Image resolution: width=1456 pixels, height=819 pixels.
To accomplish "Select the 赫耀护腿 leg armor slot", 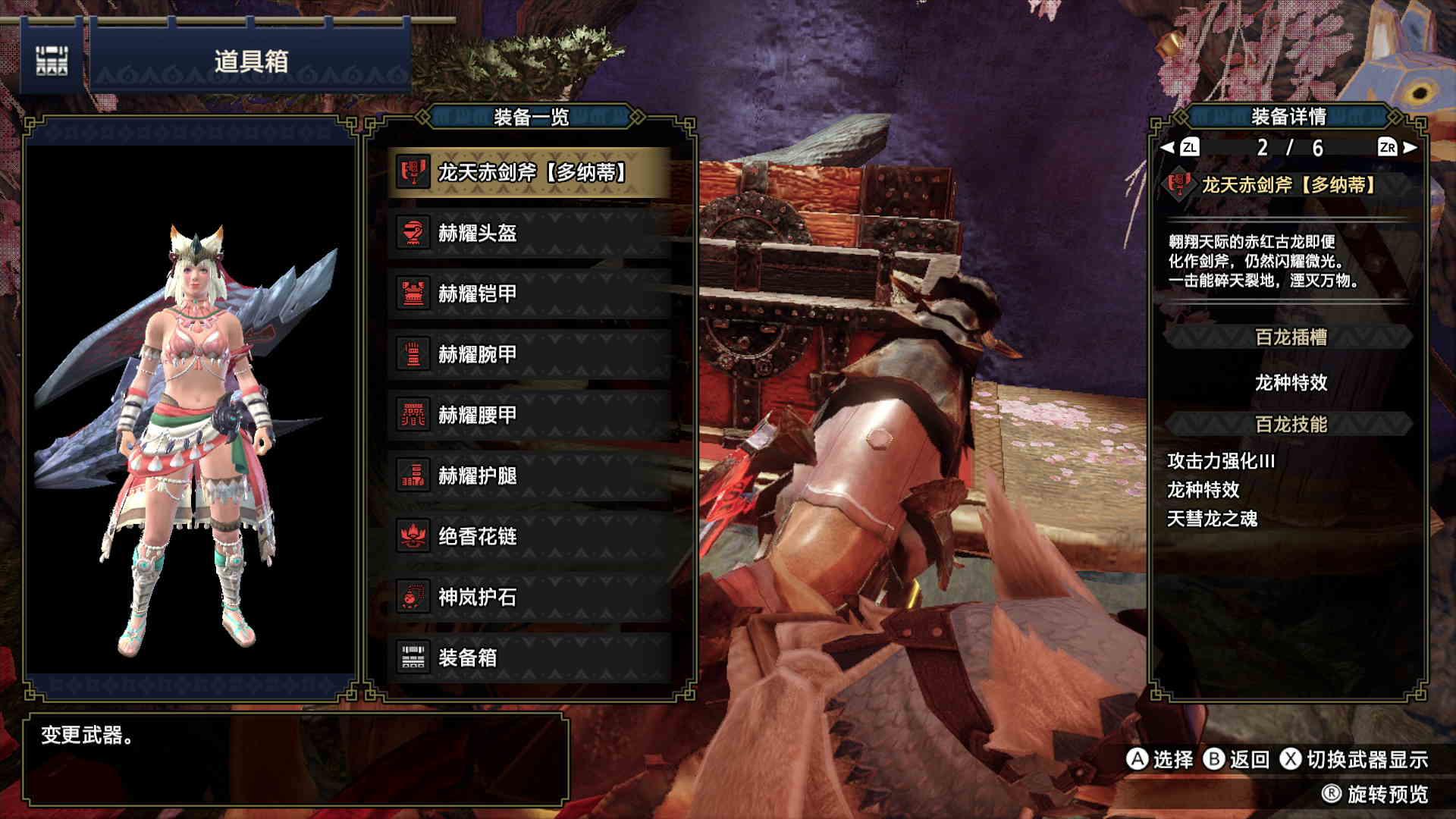I will click(529, 476).
